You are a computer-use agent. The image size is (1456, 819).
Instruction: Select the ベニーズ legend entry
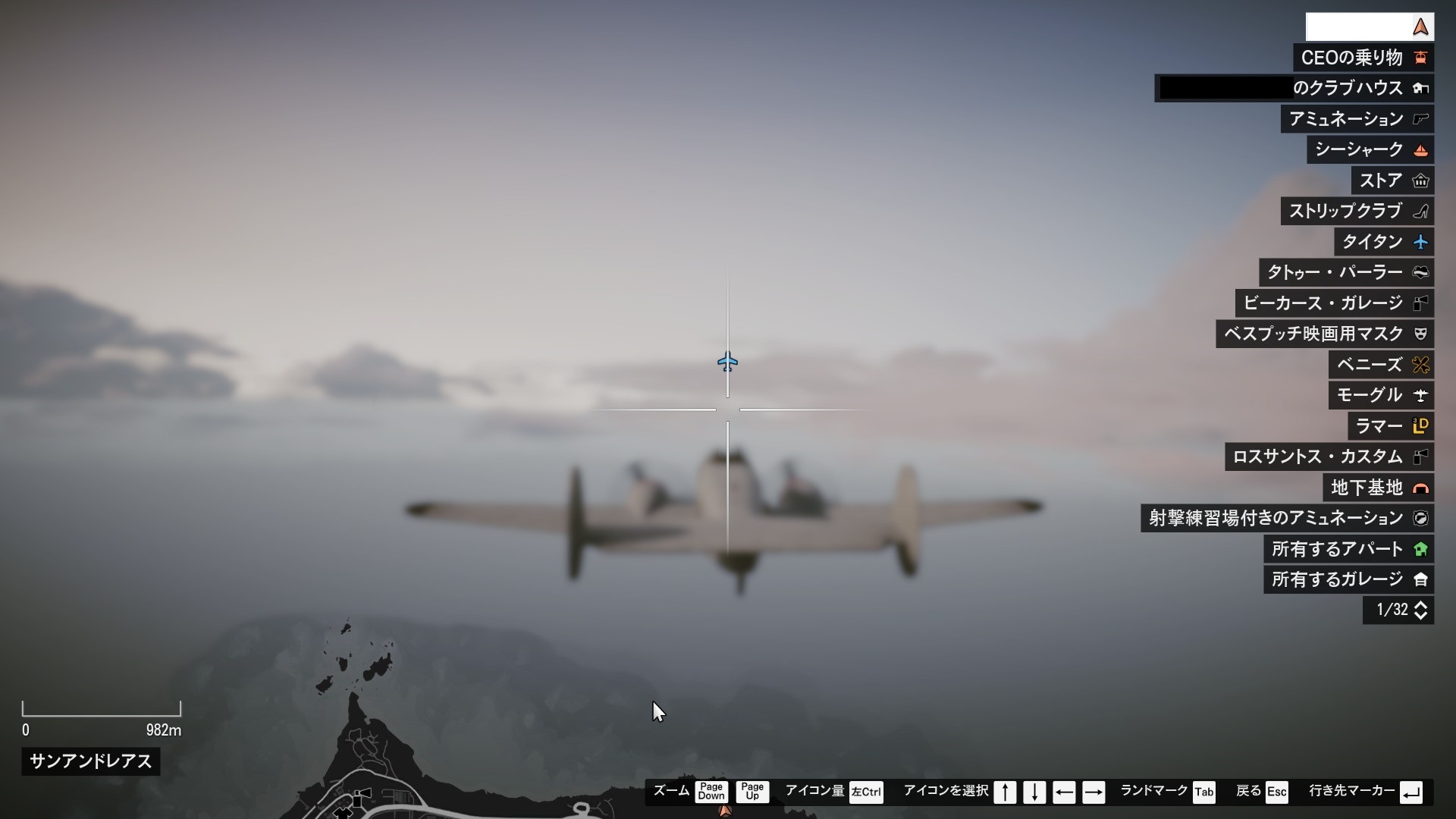tap(1380, 365)
